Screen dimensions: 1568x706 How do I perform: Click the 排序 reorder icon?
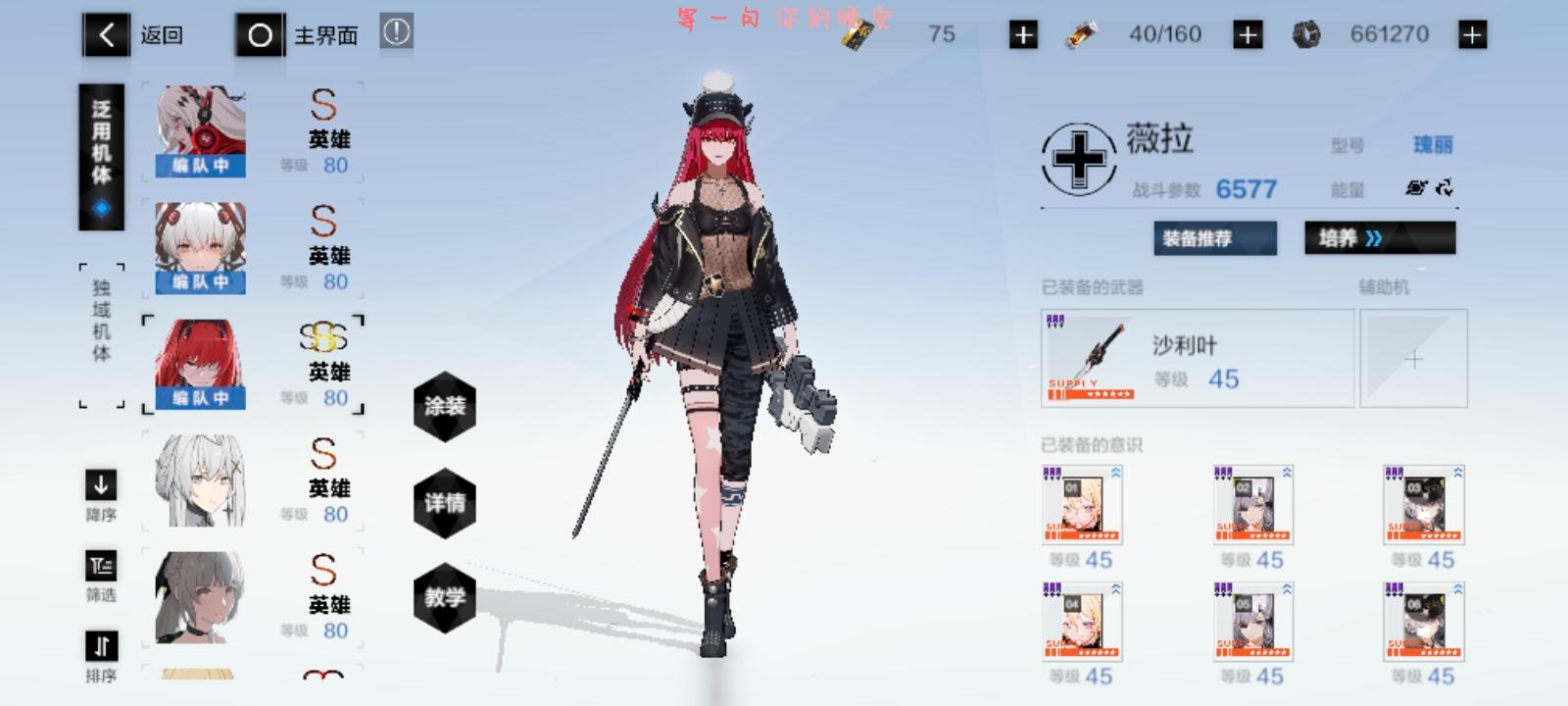pos(99,646)
